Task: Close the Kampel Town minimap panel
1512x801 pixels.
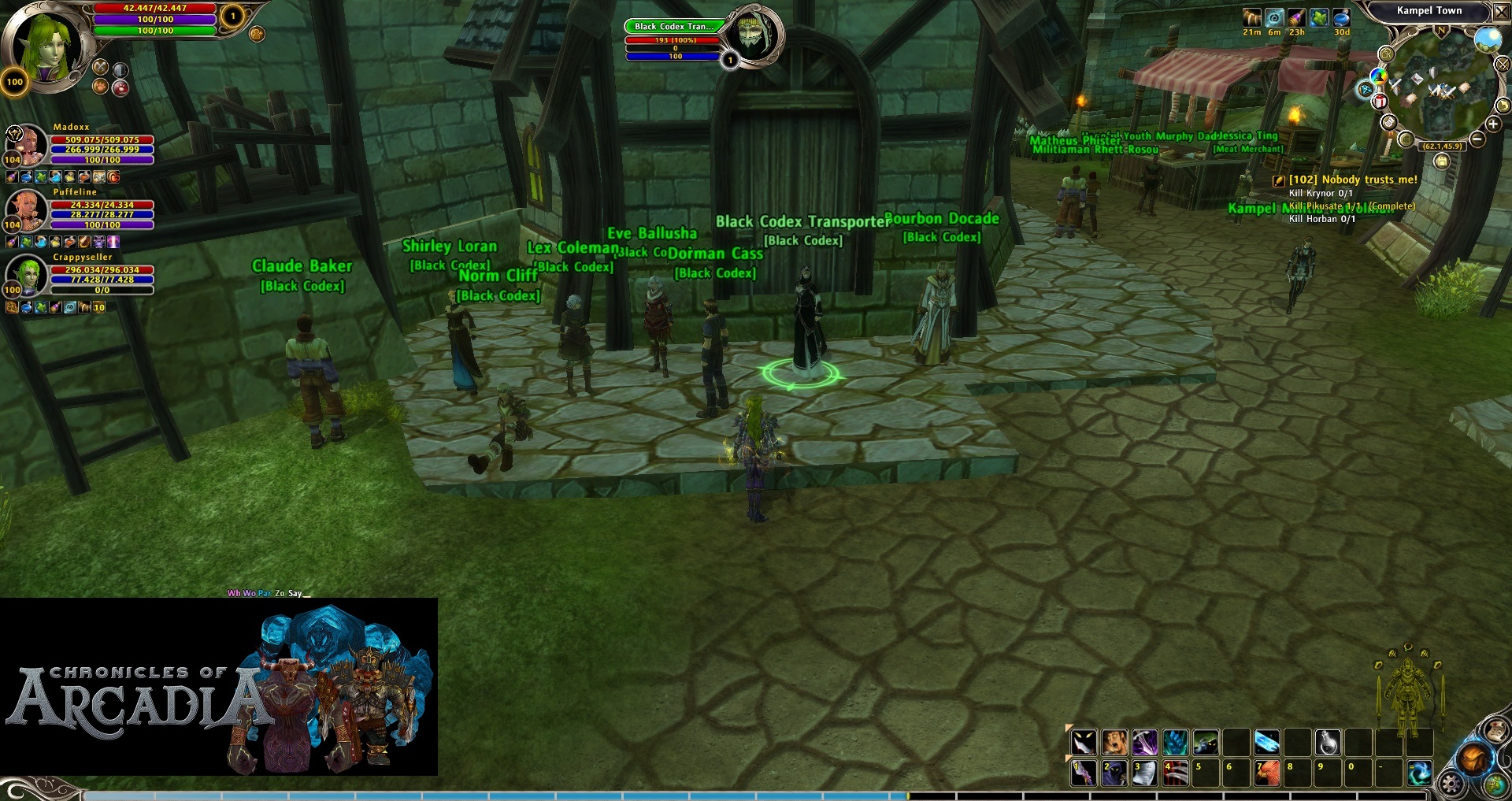Action: pyautogui.click(x=1501, y=12)
